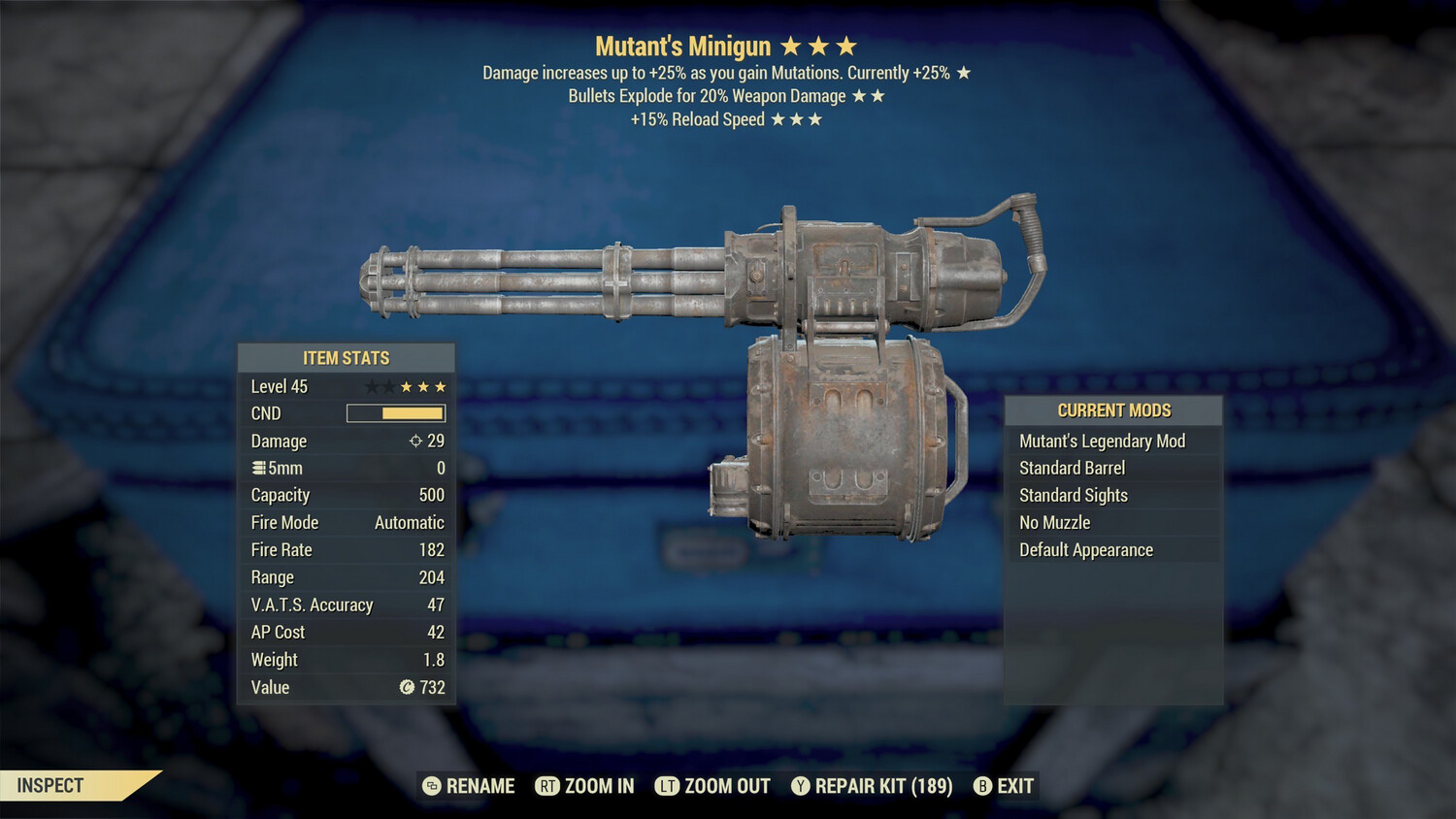Image resolution: width=1456 pixels, height=819 pixels.
Task: Toggle the first star in the Level 45 row
Action: 371,385
